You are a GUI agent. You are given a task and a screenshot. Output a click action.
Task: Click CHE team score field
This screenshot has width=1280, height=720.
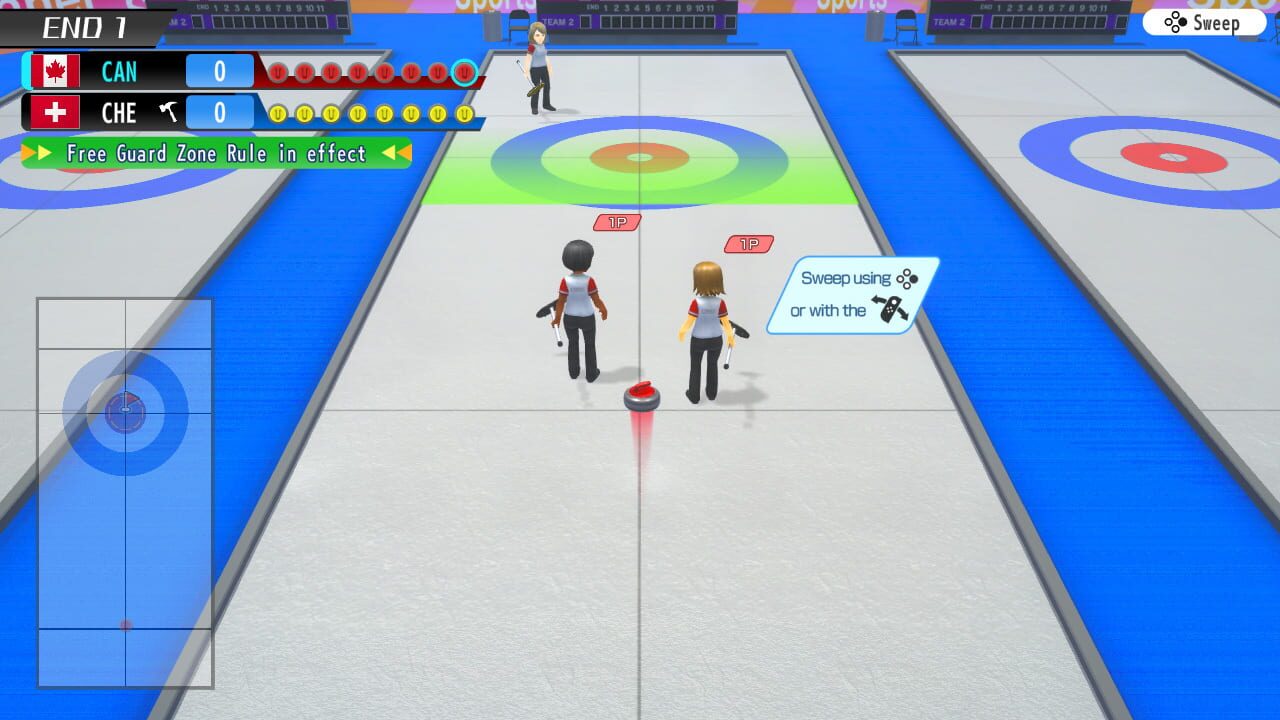click(x=218, y=112)
